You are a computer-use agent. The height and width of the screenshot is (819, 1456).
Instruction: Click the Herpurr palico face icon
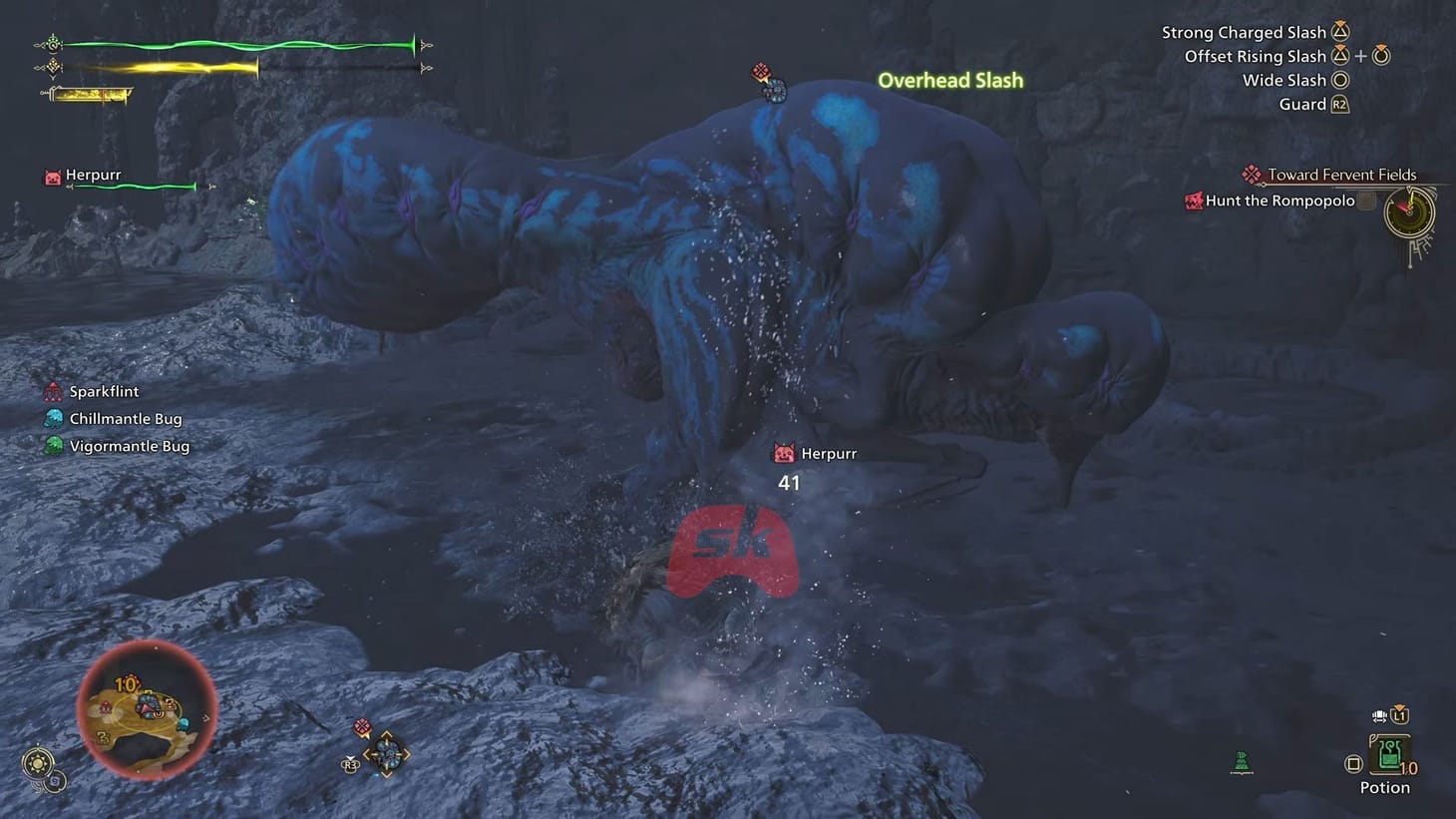coord(51,177)
